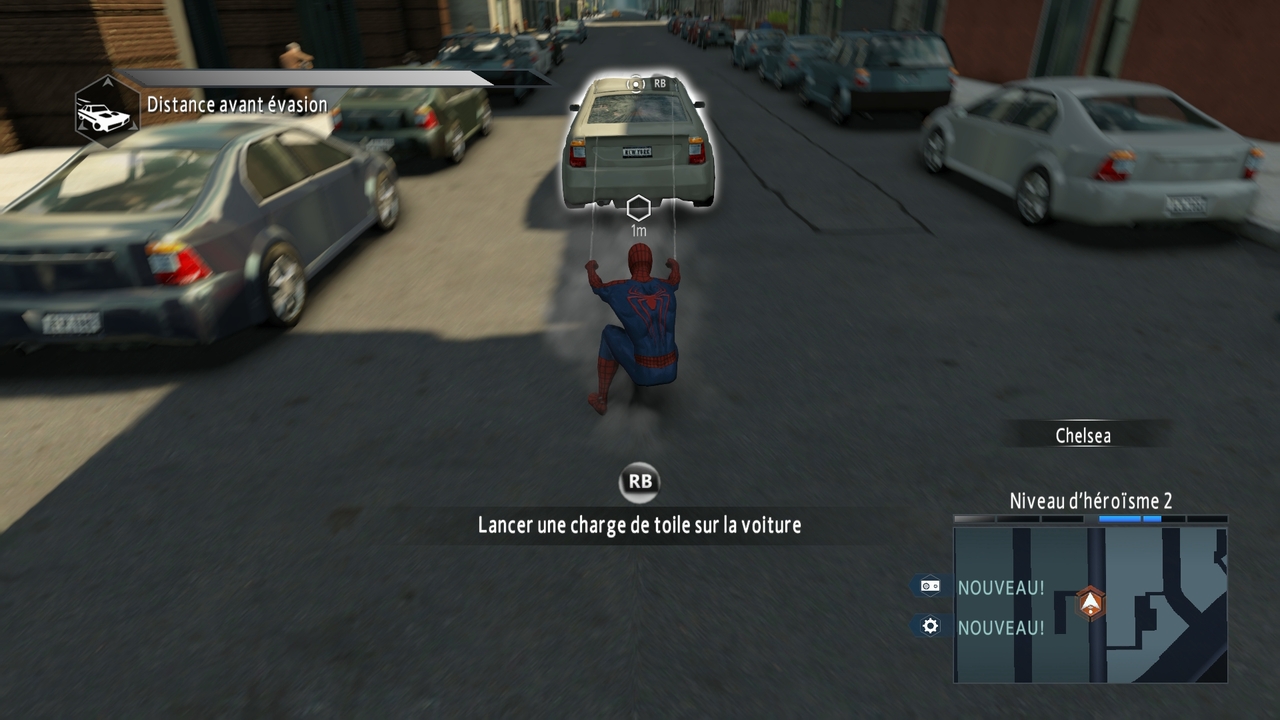Screen dimensions: 1280x720
Task: Open the gear icon NOUVEAU notification
Action: click(931, 627)
